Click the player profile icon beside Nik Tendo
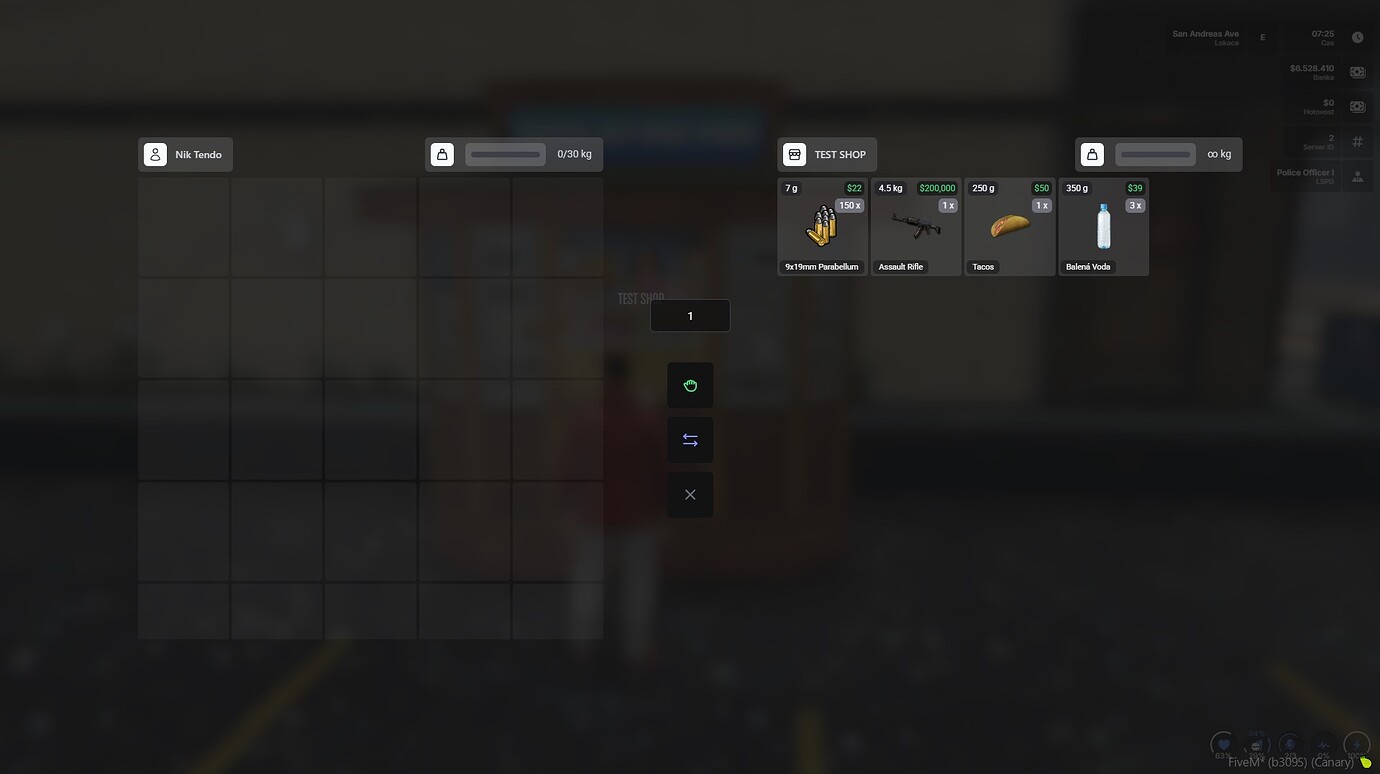 [155, 154]
